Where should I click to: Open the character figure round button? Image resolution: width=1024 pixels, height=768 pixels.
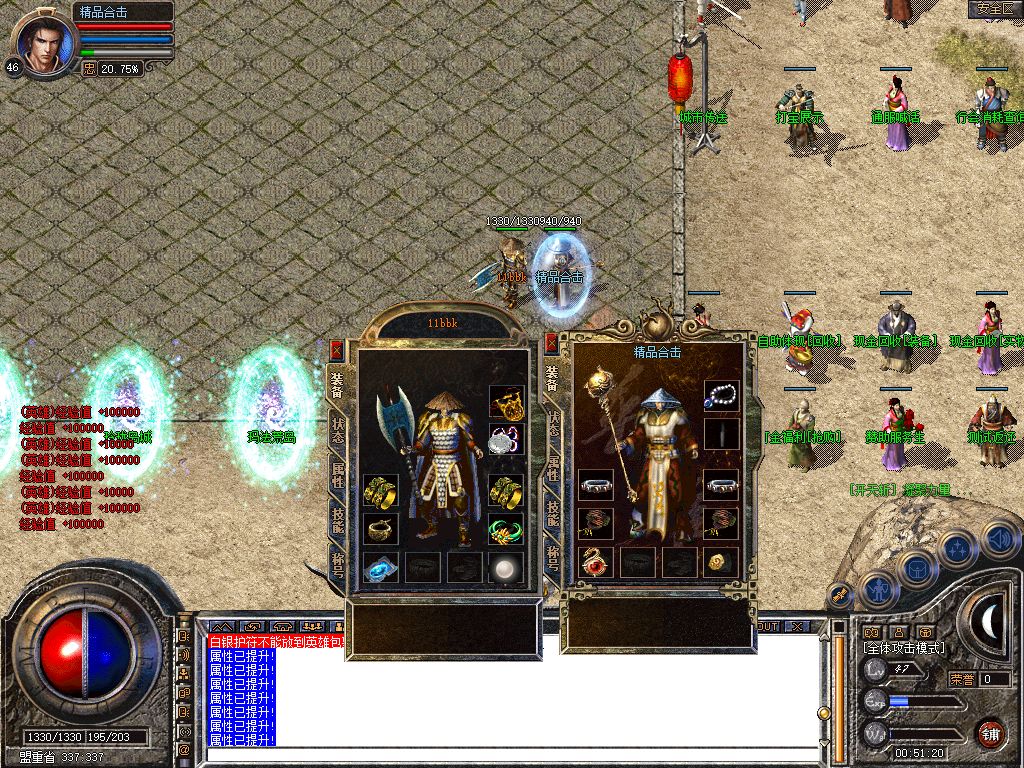(x=880, y=589)
